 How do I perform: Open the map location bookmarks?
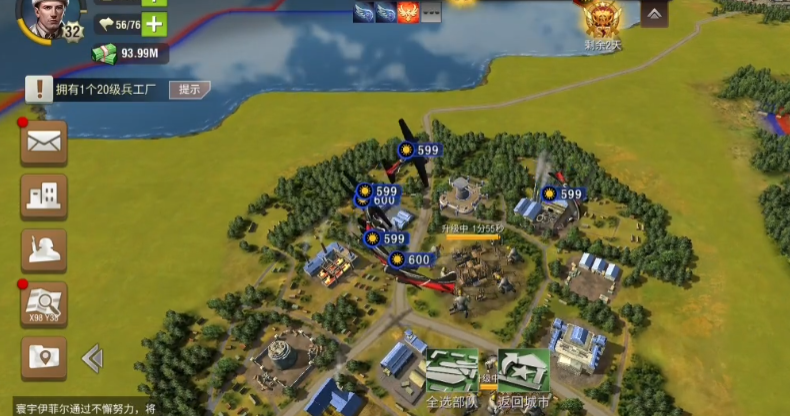click(x=44, y=357)
